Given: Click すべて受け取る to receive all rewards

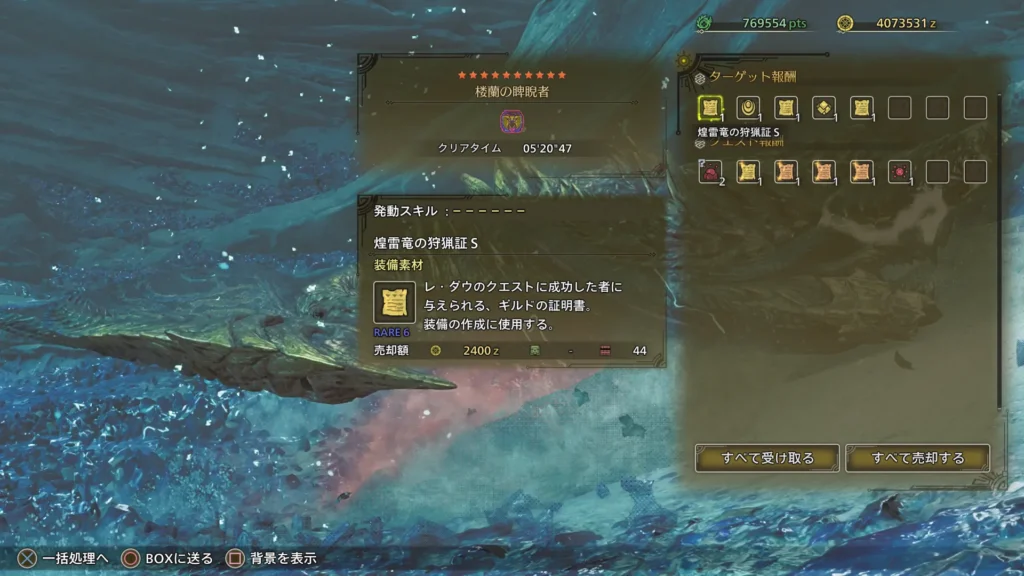Looking at the screenshot, I should click(767, 458).
